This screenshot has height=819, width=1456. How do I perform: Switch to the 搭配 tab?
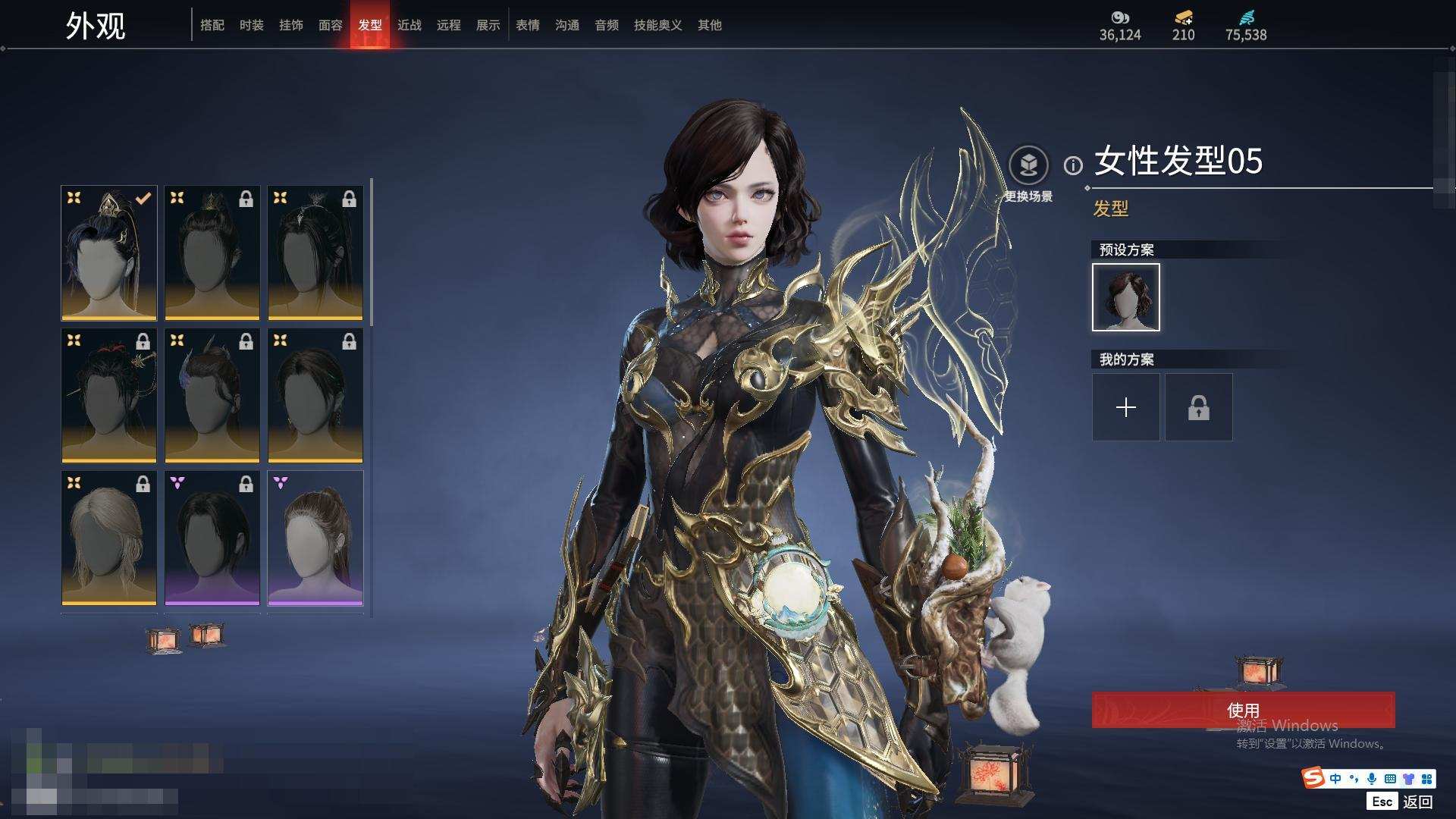coord(212,25)
